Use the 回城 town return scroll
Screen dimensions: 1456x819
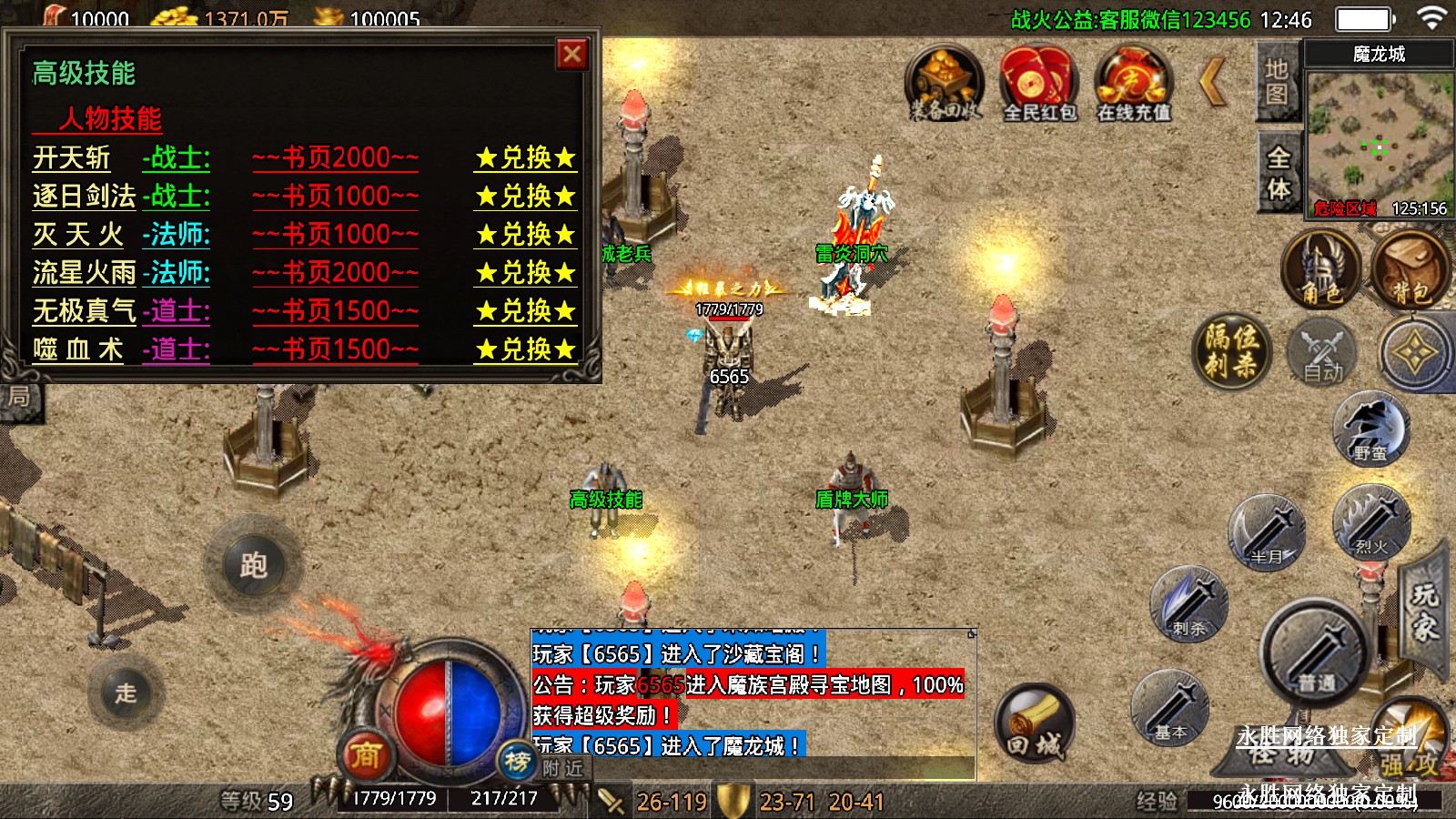point(1034,723)
